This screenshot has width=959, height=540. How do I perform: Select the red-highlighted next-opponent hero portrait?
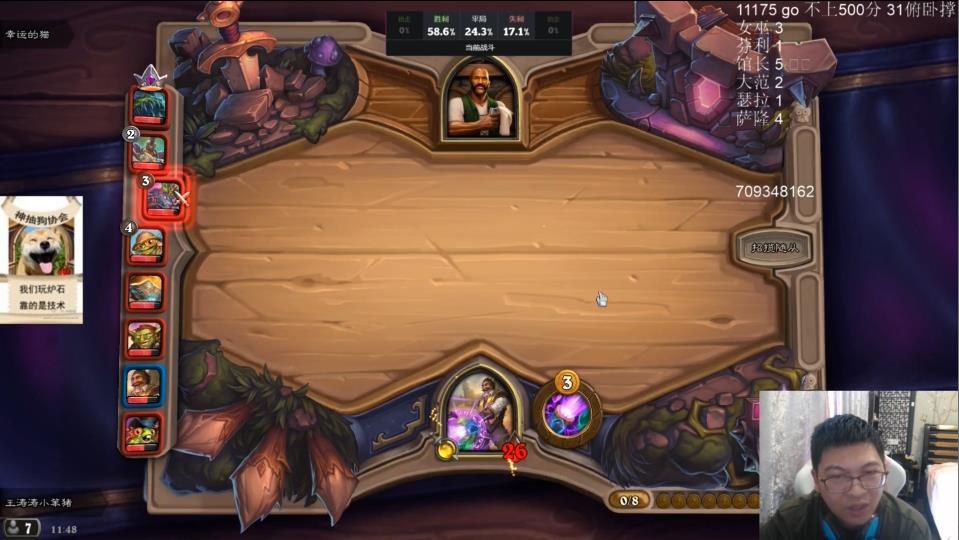tap(163, 199)
